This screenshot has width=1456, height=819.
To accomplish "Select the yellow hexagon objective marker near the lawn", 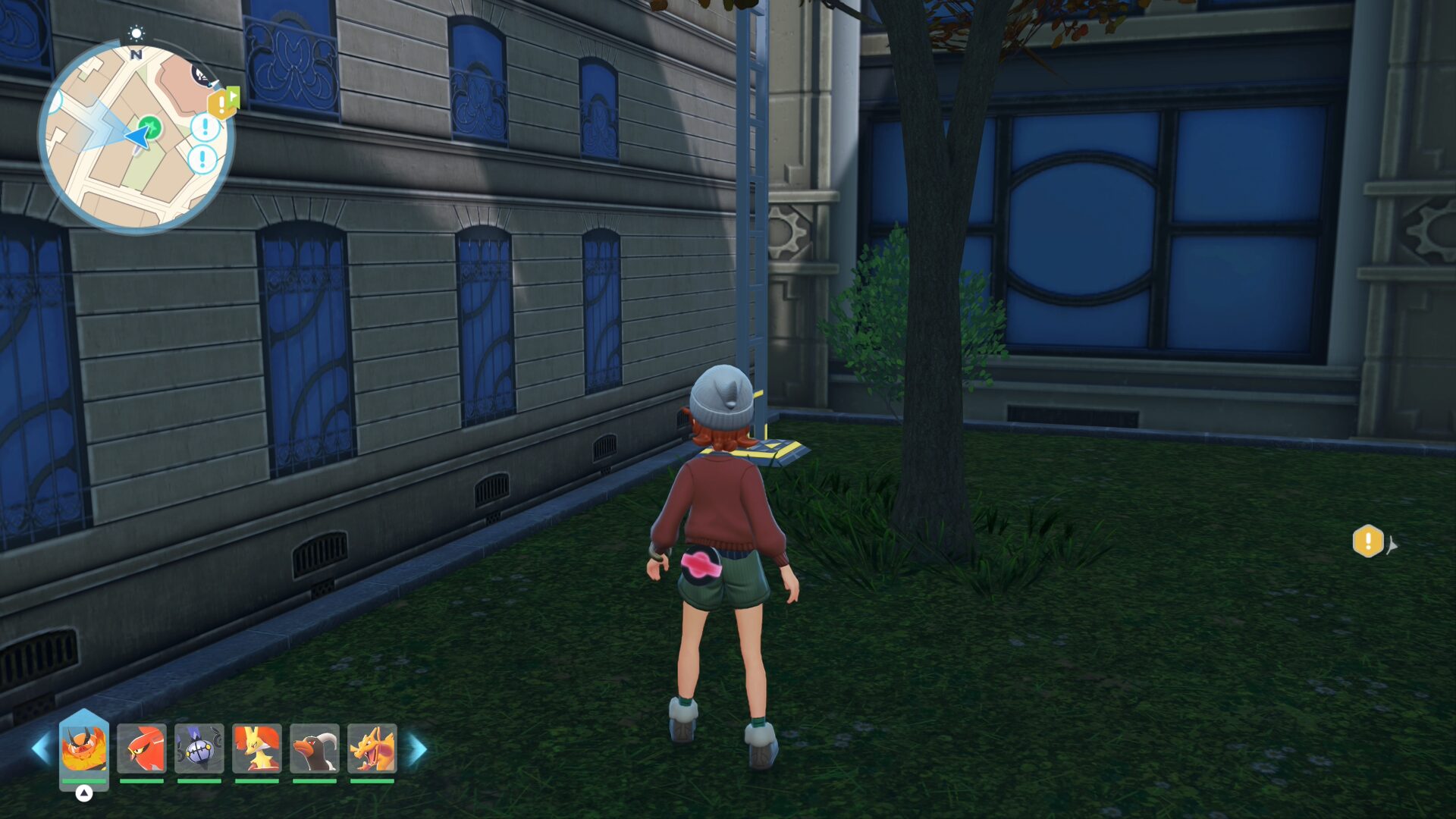I will point(1368,541).
